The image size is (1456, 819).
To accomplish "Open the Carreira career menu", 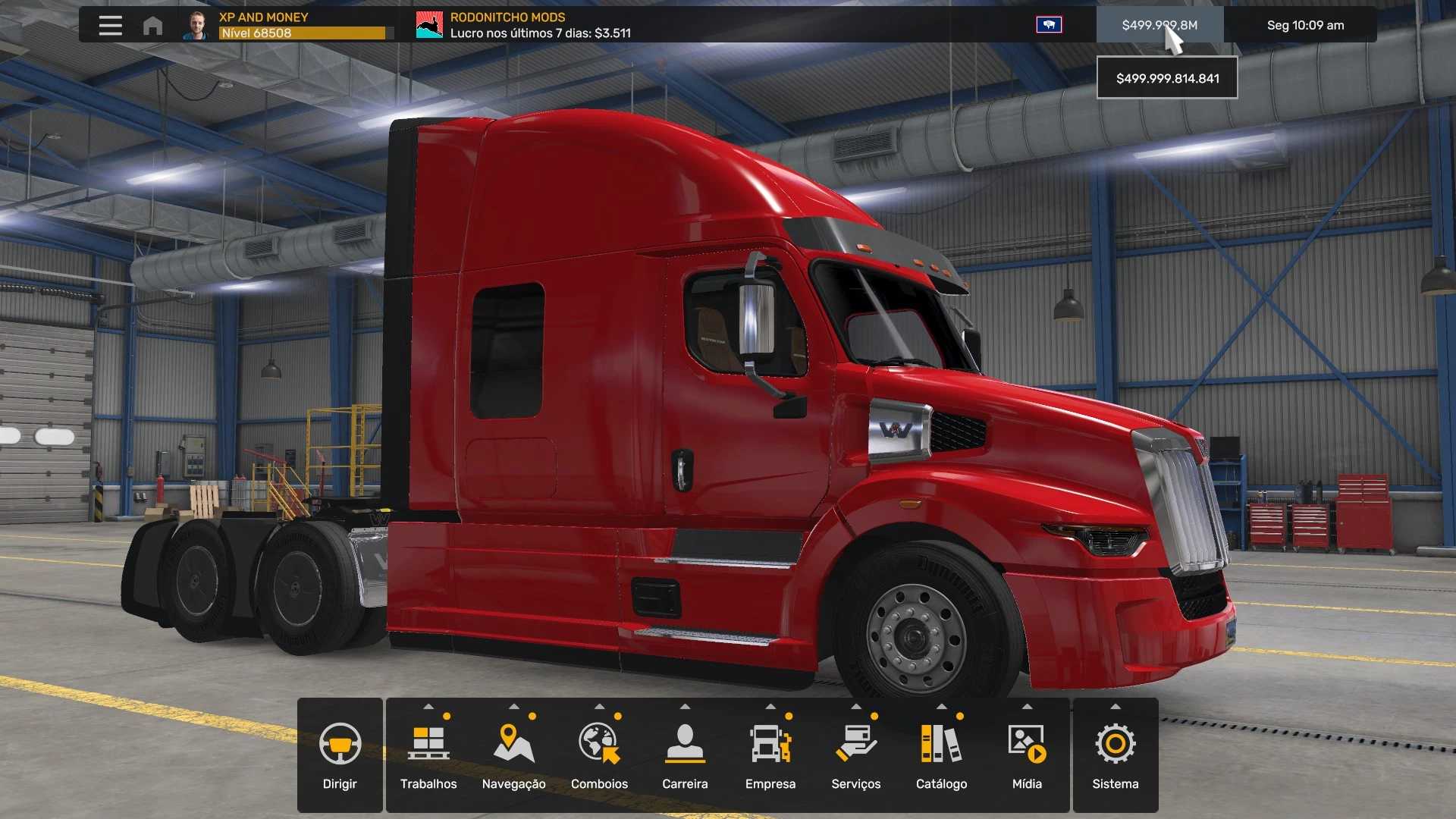I will point(685,755).
